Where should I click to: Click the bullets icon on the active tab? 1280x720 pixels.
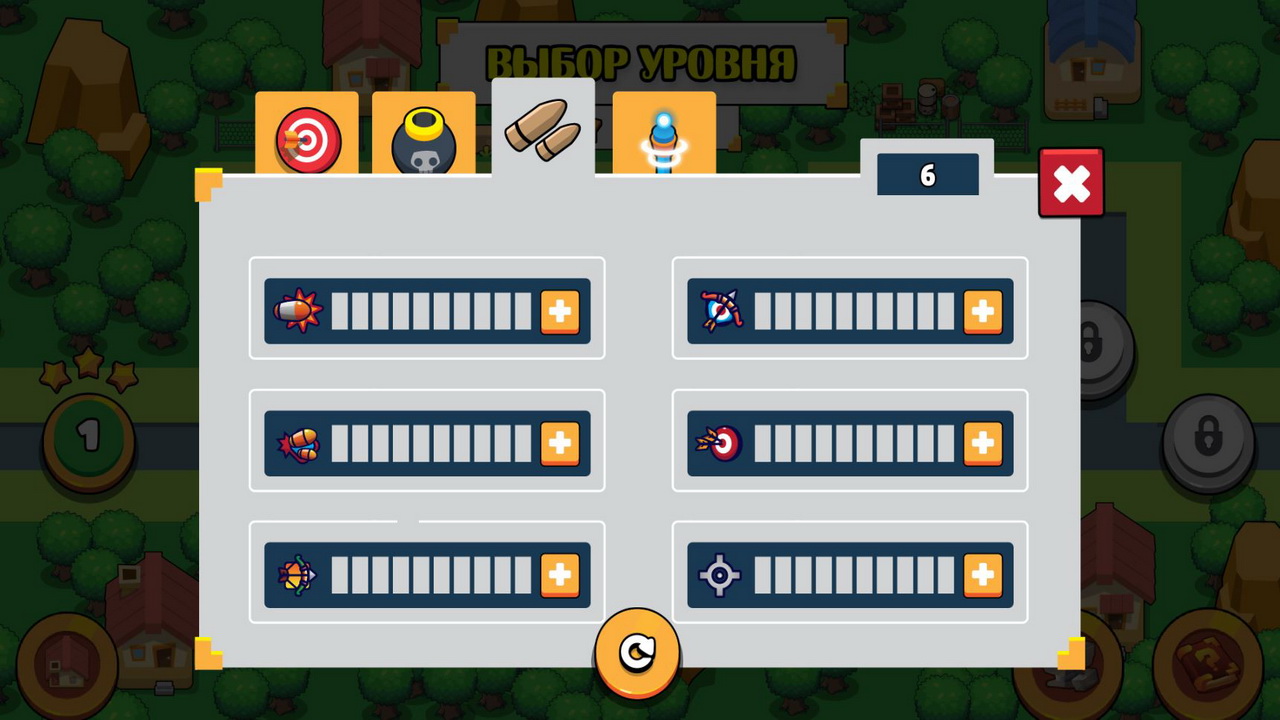pyautogui.click(x=542, y=130)
